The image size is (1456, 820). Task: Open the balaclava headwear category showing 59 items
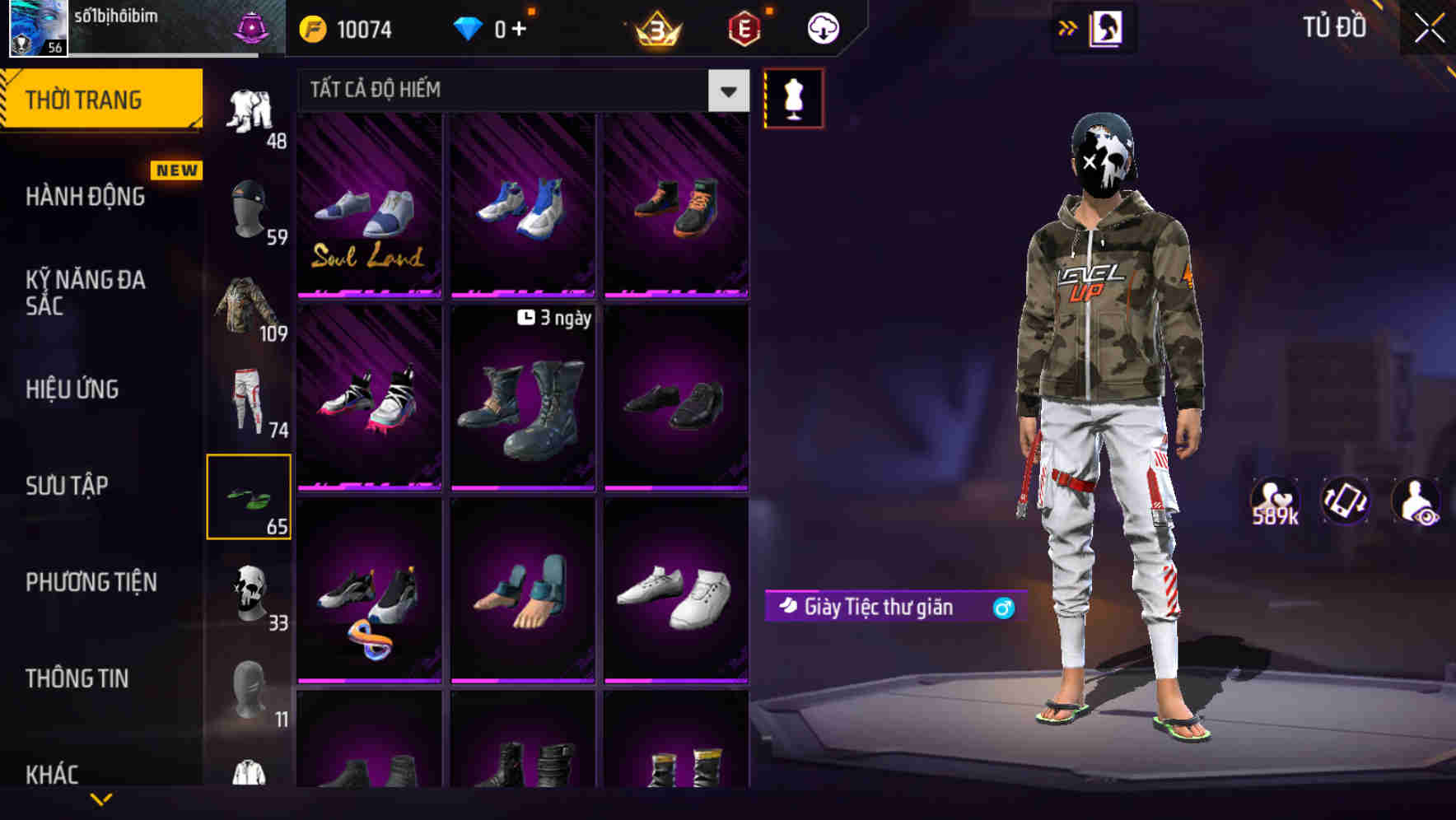[247, 204]
